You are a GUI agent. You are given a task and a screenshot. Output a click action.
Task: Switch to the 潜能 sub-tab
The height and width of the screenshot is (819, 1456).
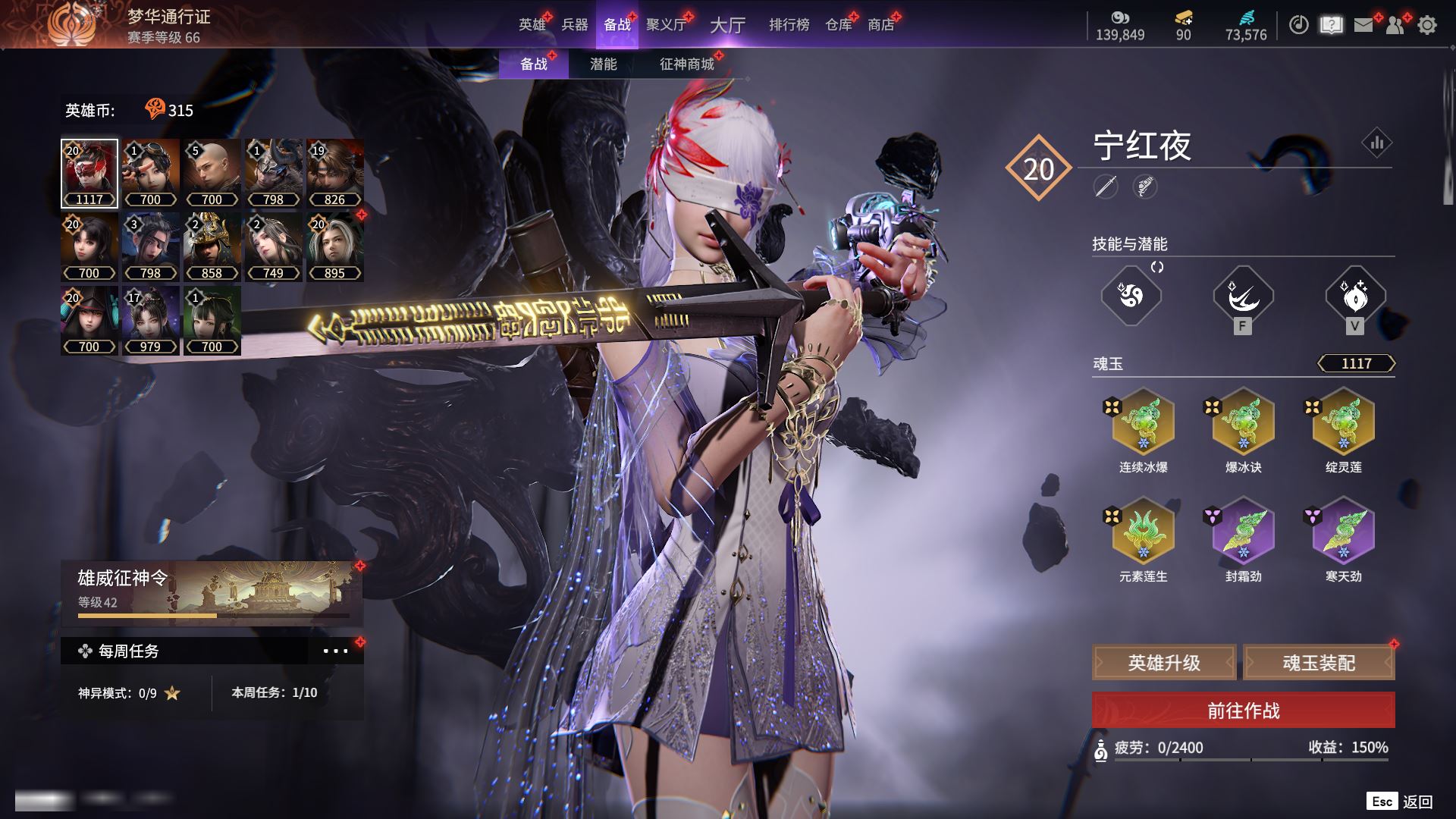603,64
